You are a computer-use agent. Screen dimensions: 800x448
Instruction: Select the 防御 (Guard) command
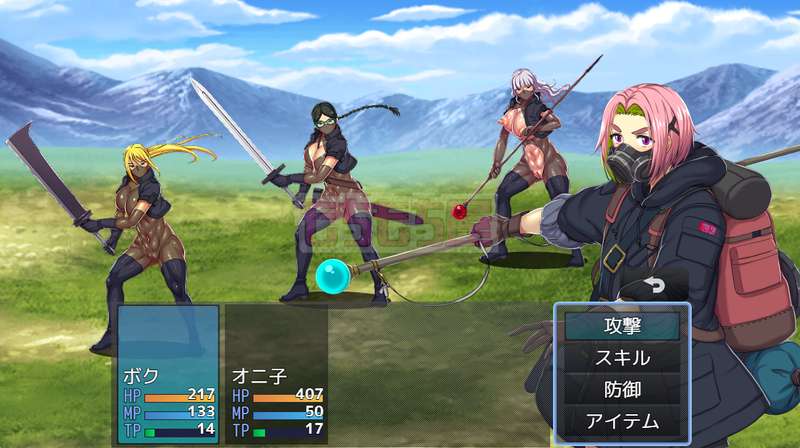pos(622,389)
